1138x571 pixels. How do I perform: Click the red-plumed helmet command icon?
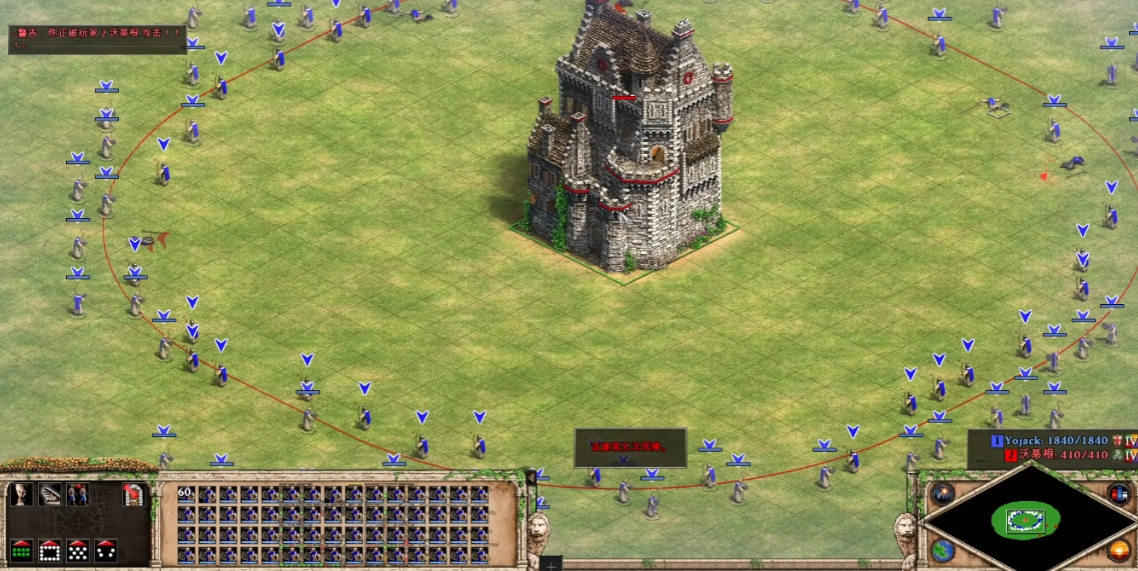[x=133, y=494]
